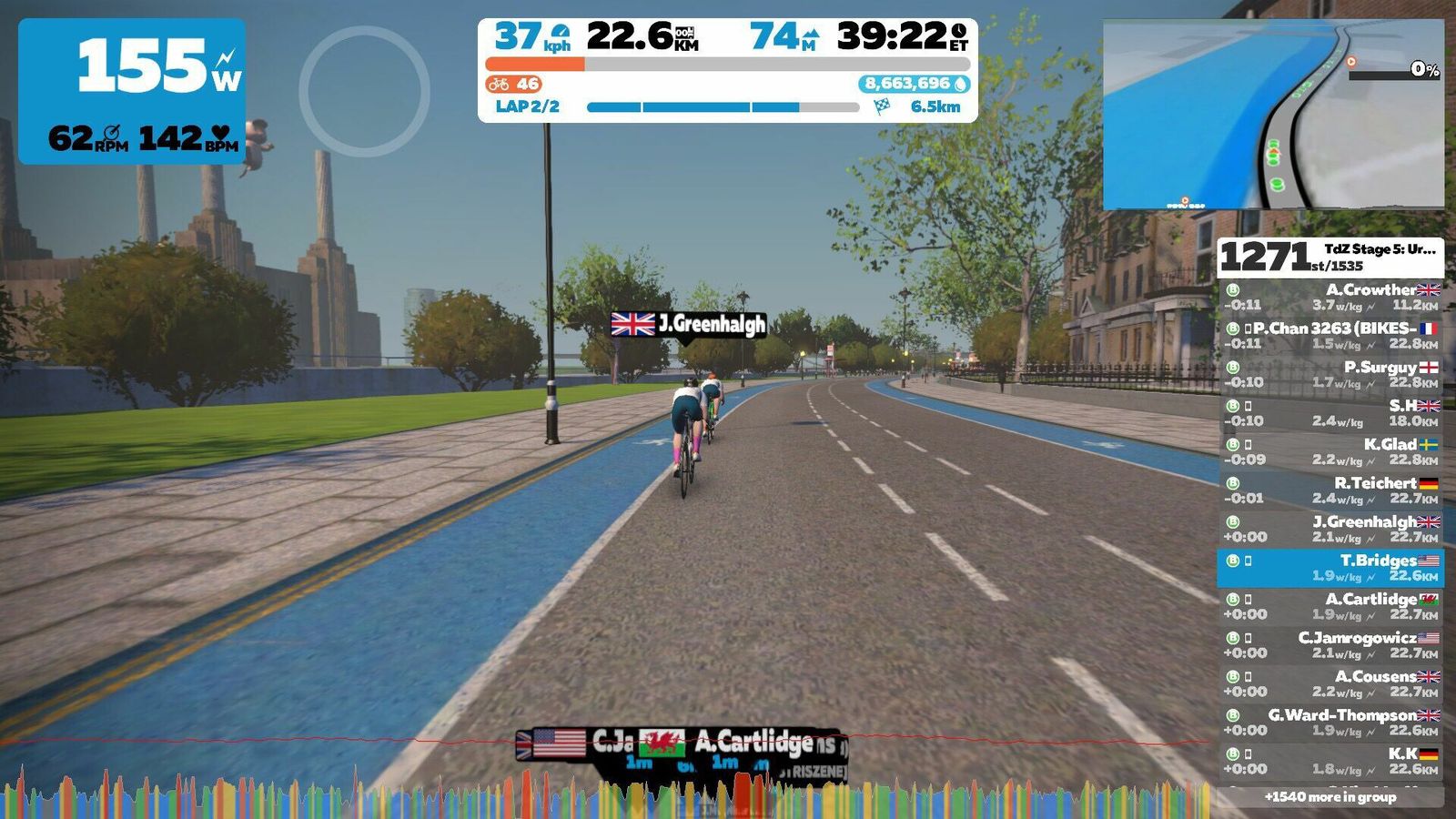
Task: Choose the P.Chan 3263 rider row
Action: point(1330,336)
